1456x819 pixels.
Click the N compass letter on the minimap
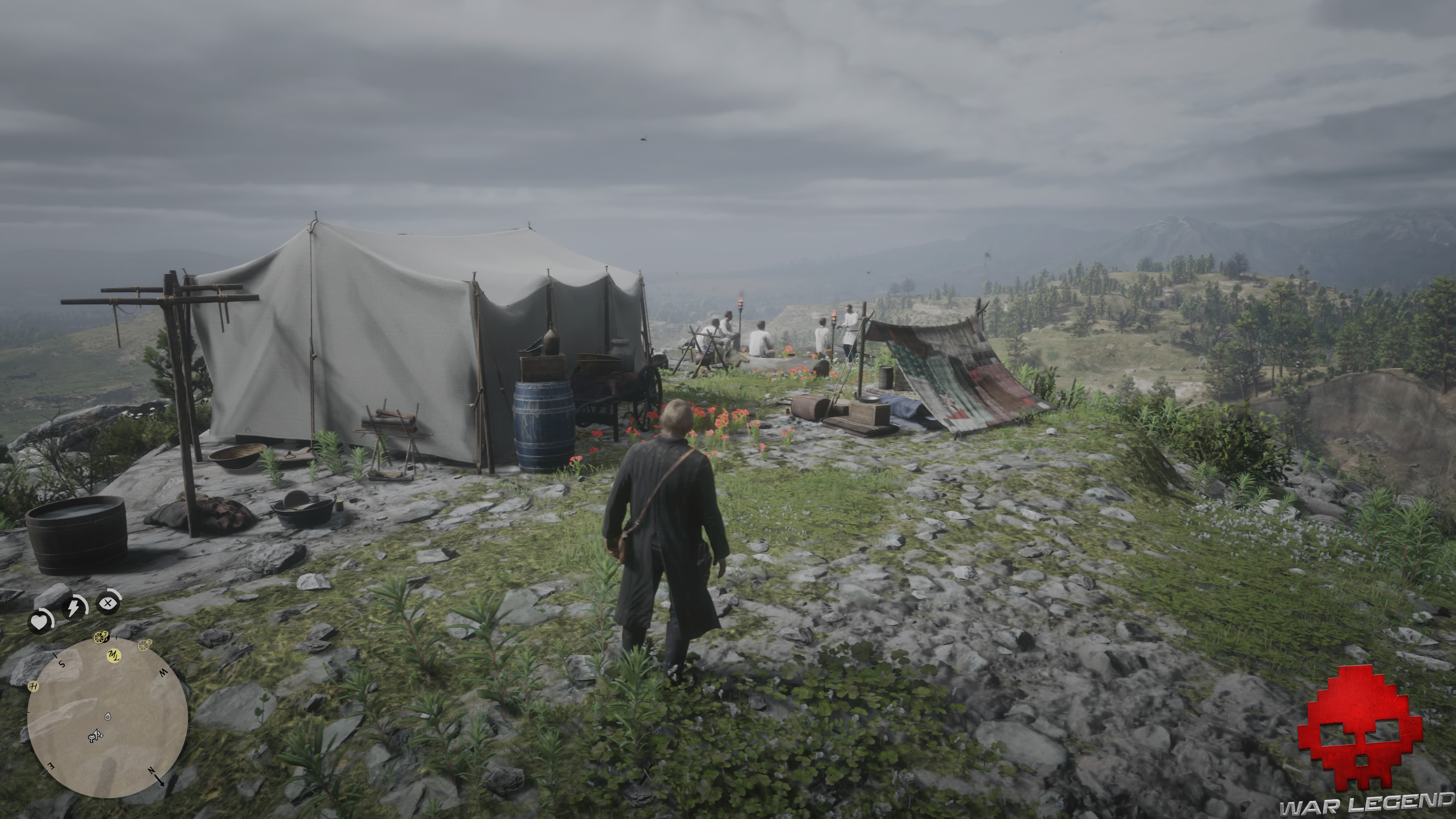coord(152,771)
